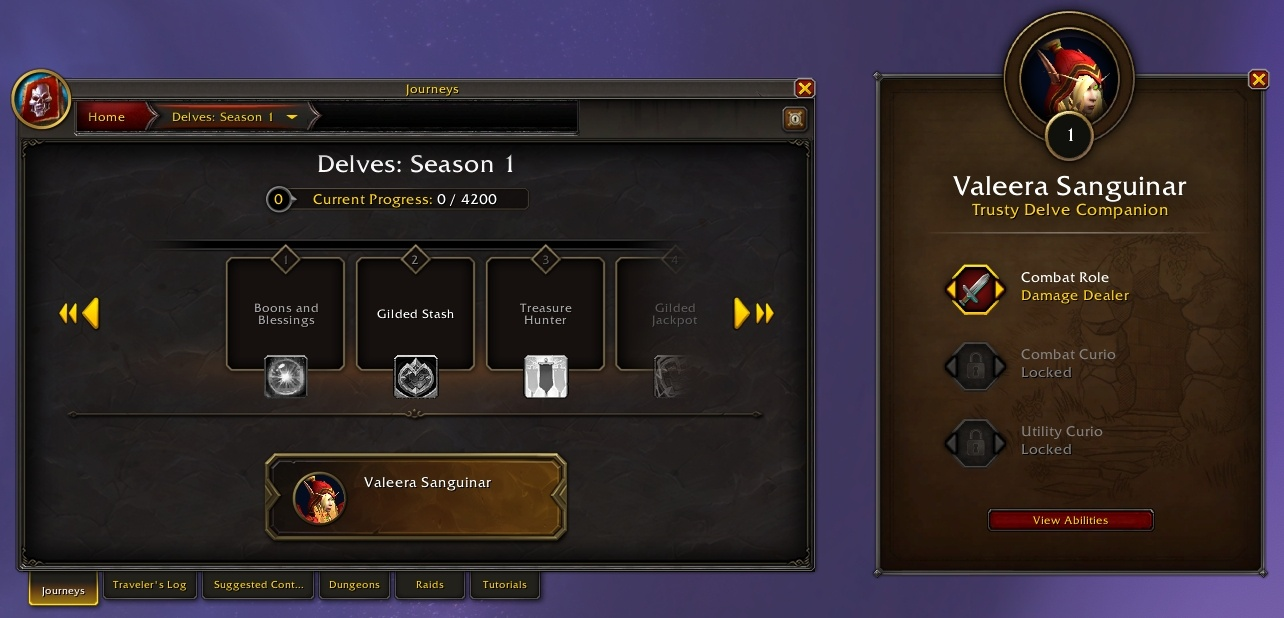Click View Abilities button
Viewport: 1284px width, 618px height.
coord(1070,520)
